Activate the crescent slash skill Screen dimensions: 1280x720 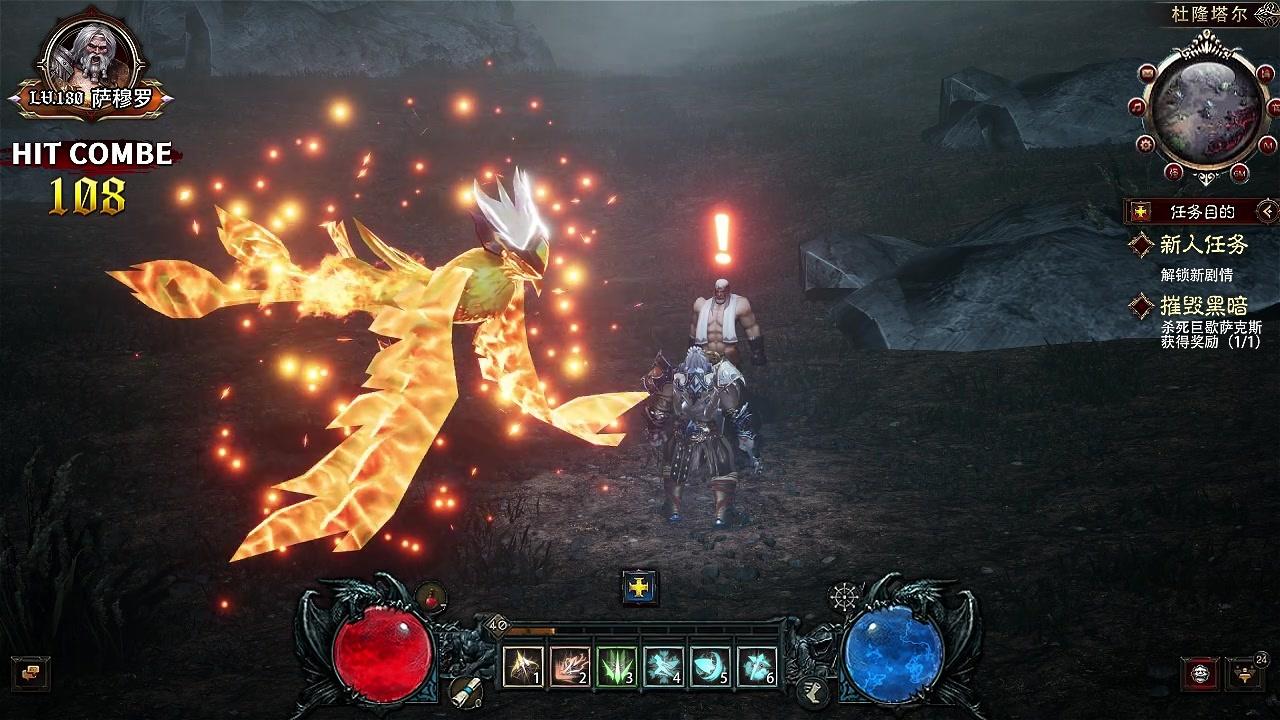pyautogui.click(x=710, y=666)
